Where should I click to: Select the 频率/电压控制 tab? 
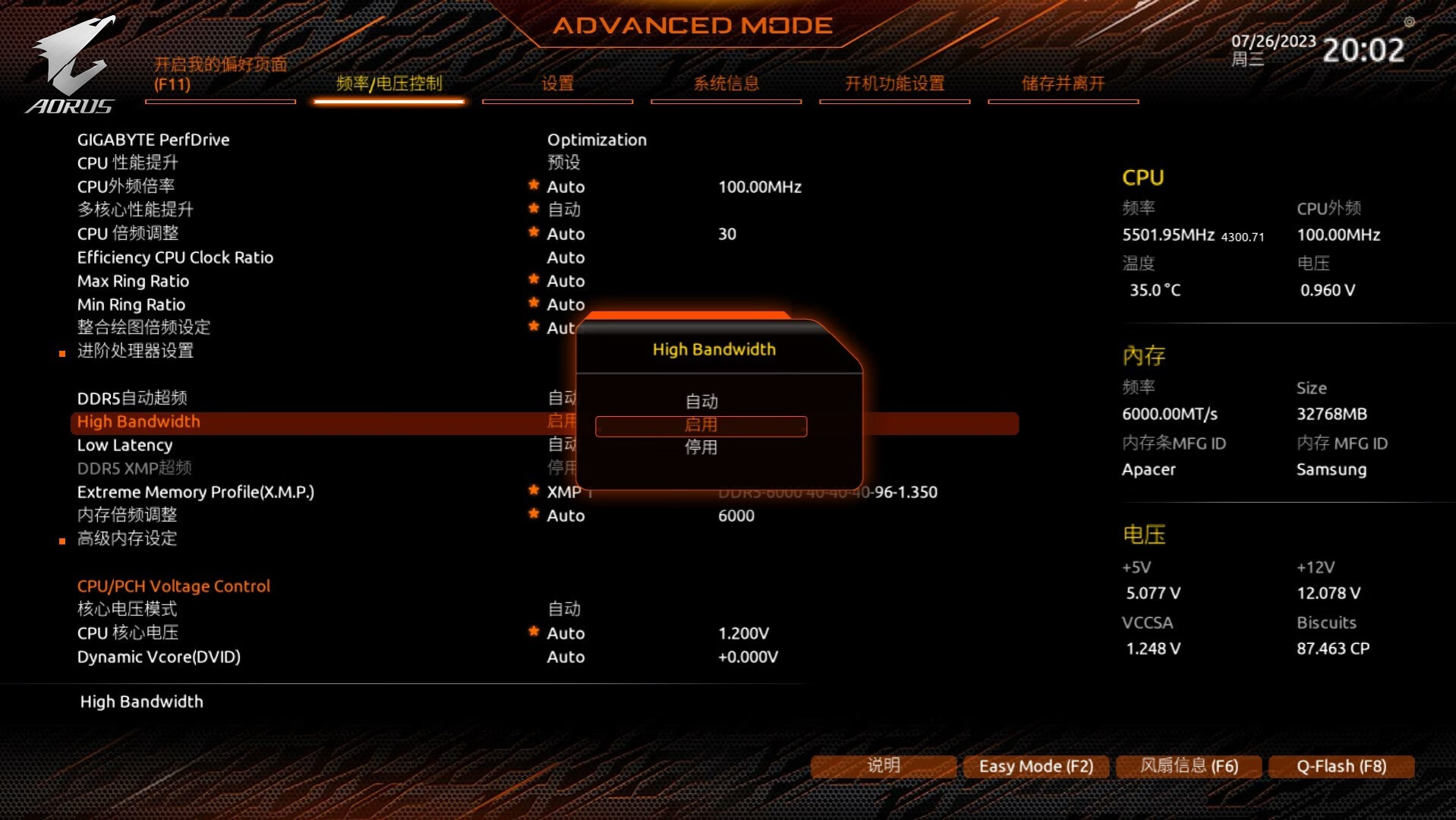pos(389,84)
